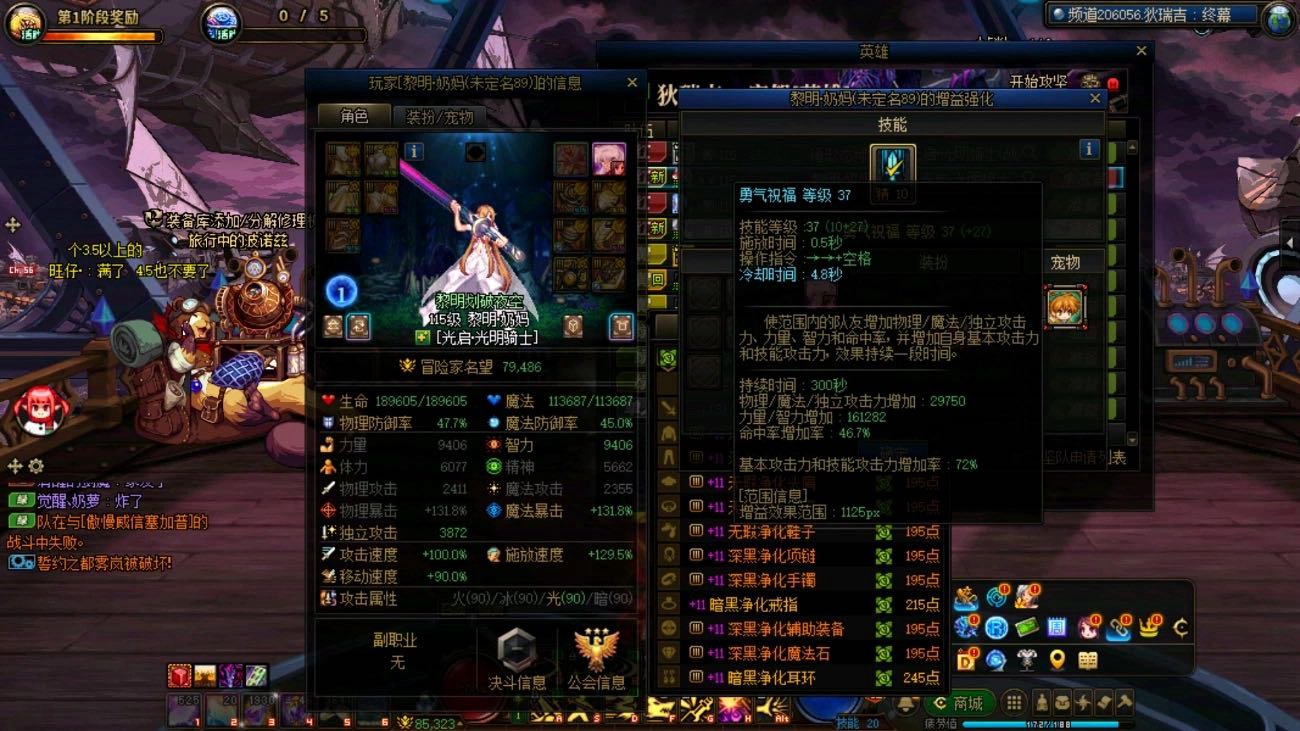
Task: Click the chain link icon with red badge
Action: [x=1119, y=627]
